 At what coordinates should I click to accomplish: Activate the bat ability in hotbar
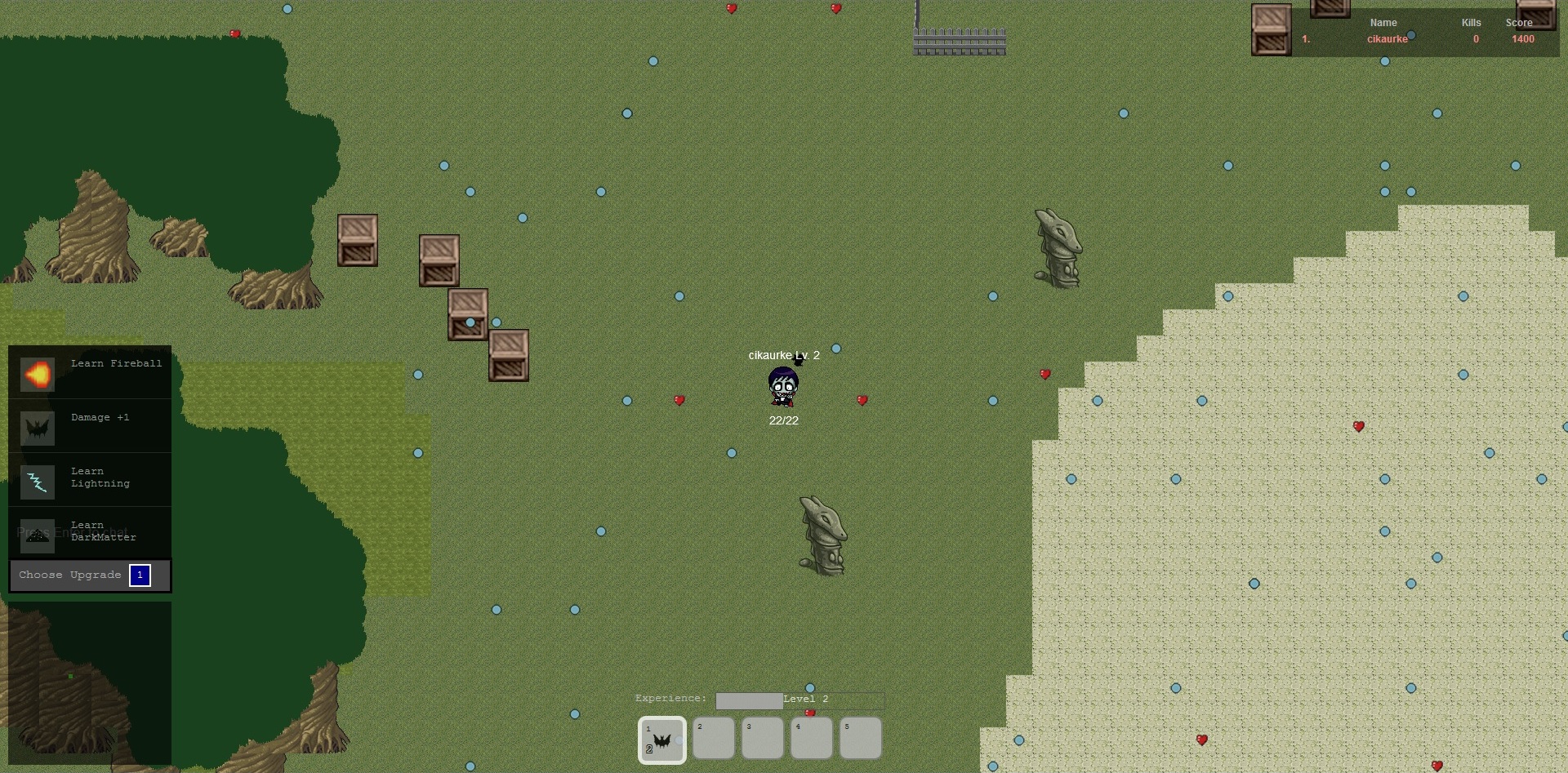click(661, 740)
